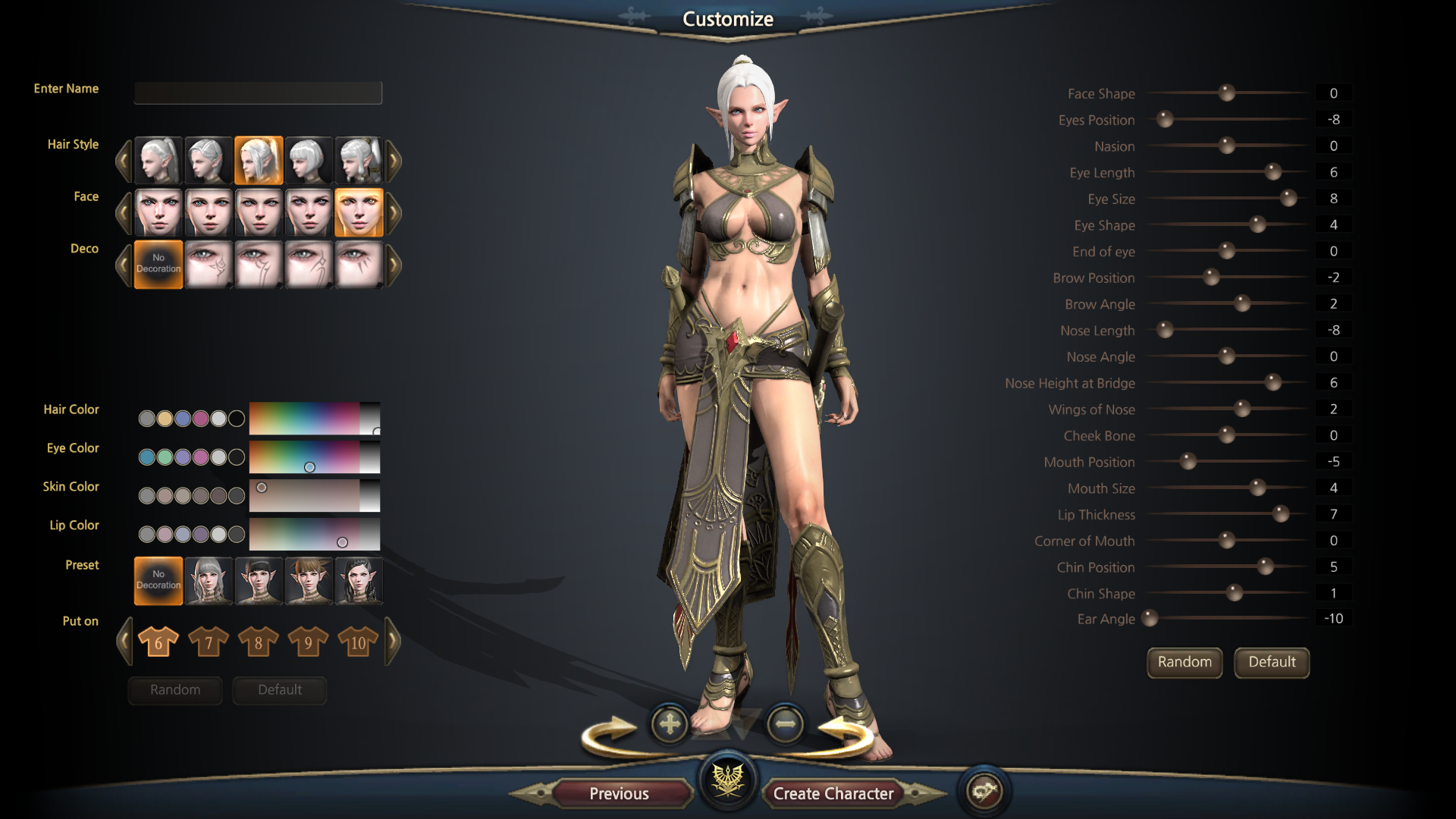Select the first Hair Style thumbnail
Viewport: 1456px width, 819px height.
click(158, 161)
